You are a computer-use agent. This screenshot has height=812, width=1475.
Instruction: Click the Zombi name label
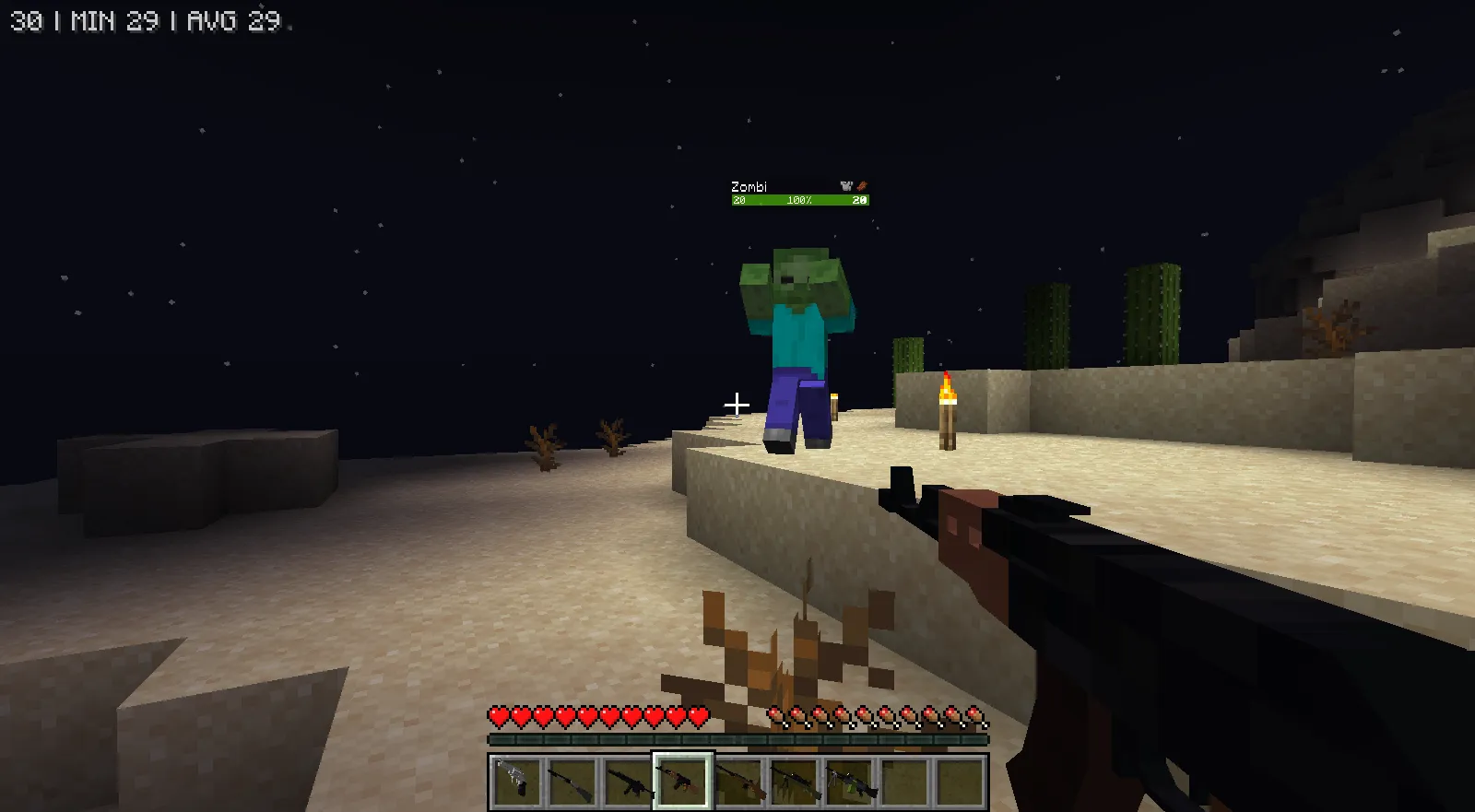click(x=748, y=187)
